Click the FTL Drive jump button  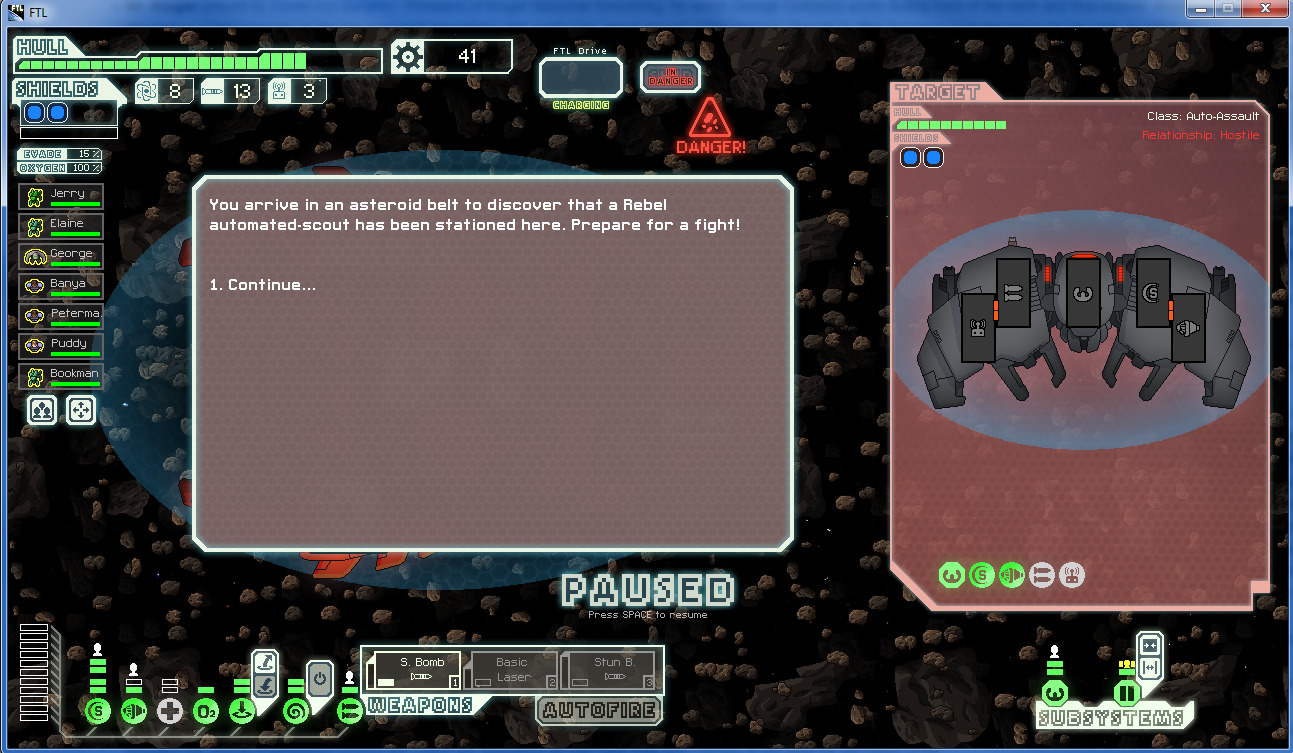click(x=580, y=78)
